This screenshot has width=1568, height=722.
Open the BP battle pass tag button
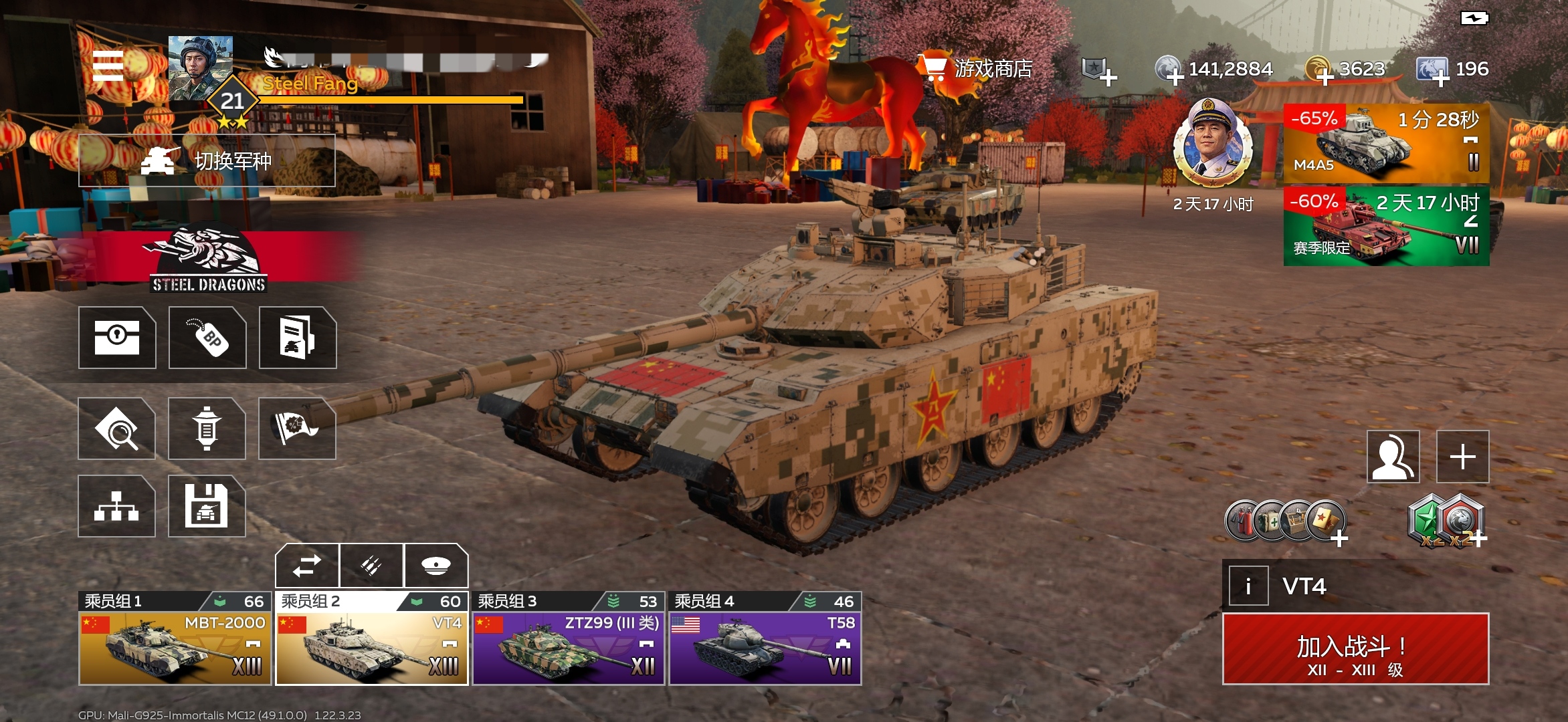click(x=207, y=338)
